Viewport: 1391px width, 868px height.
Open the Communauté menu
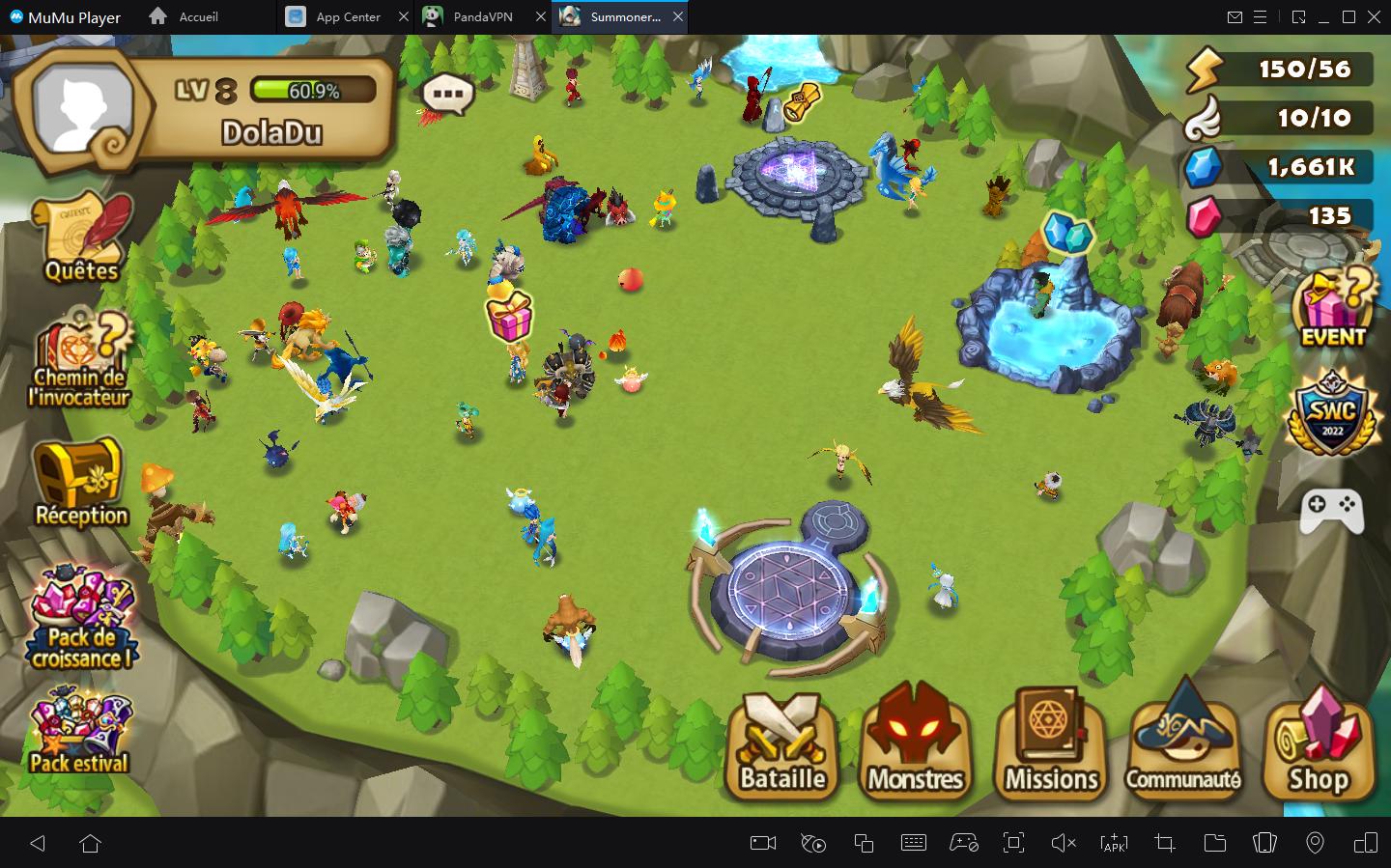[1183, 745]
